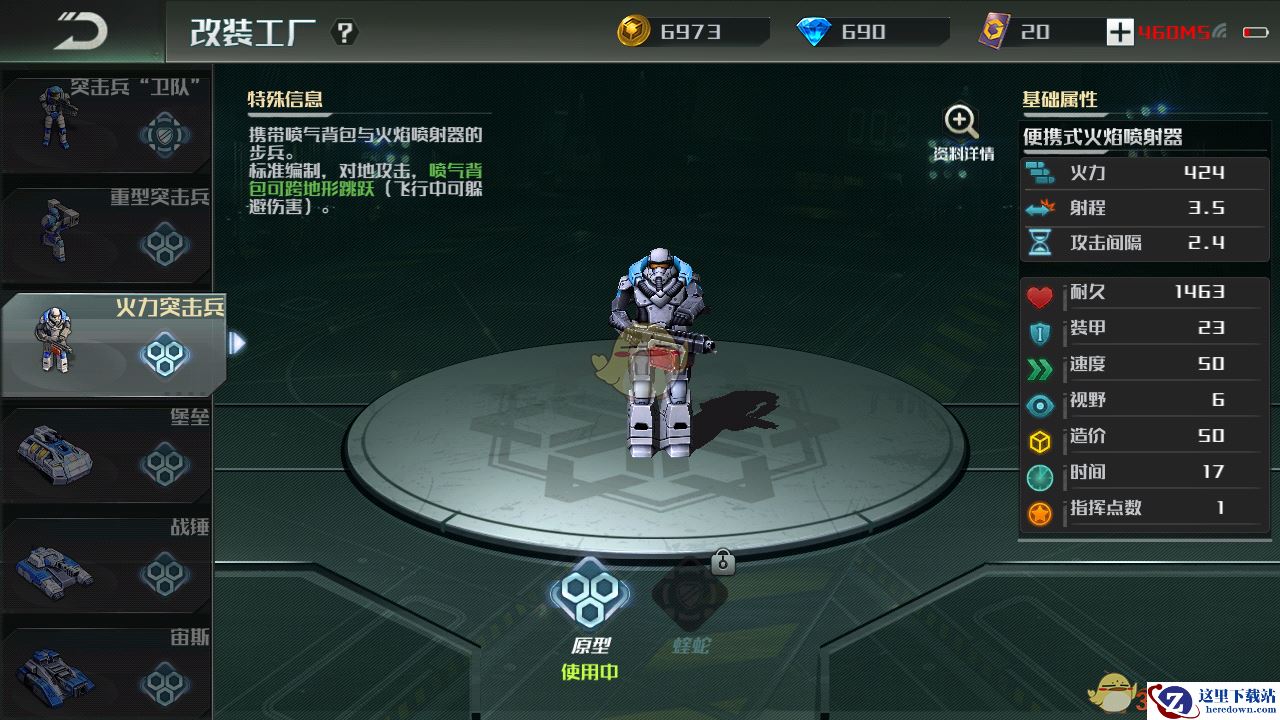
Task: Click the blue diamond currency icon
Action: [814, 32]
